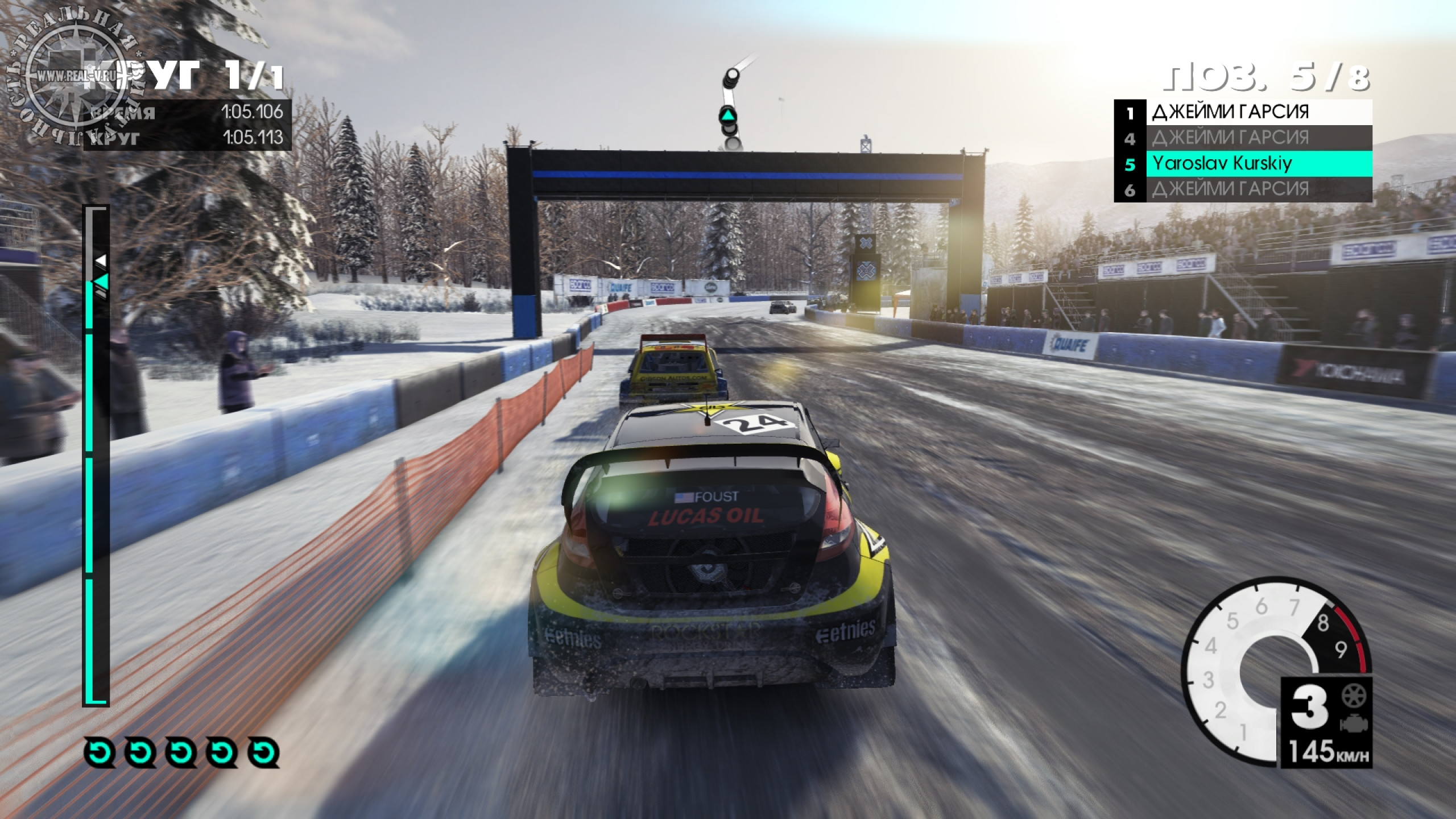1456x819 pixels.
Task: Select the position 1 Джейми Гарсия row
Action: point(1242,112)
